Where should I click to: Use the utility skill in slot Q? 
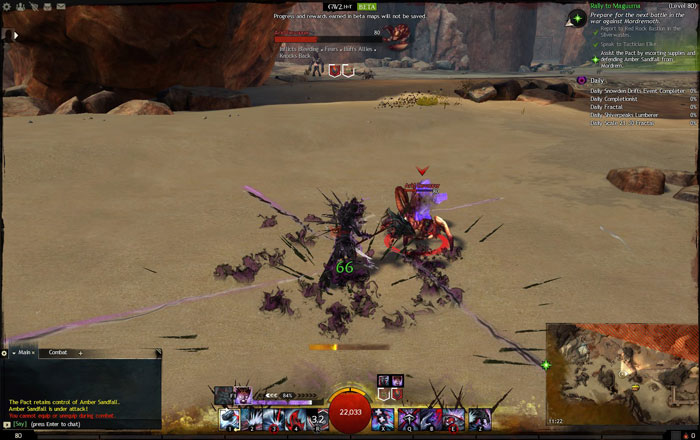click(408, 420)
